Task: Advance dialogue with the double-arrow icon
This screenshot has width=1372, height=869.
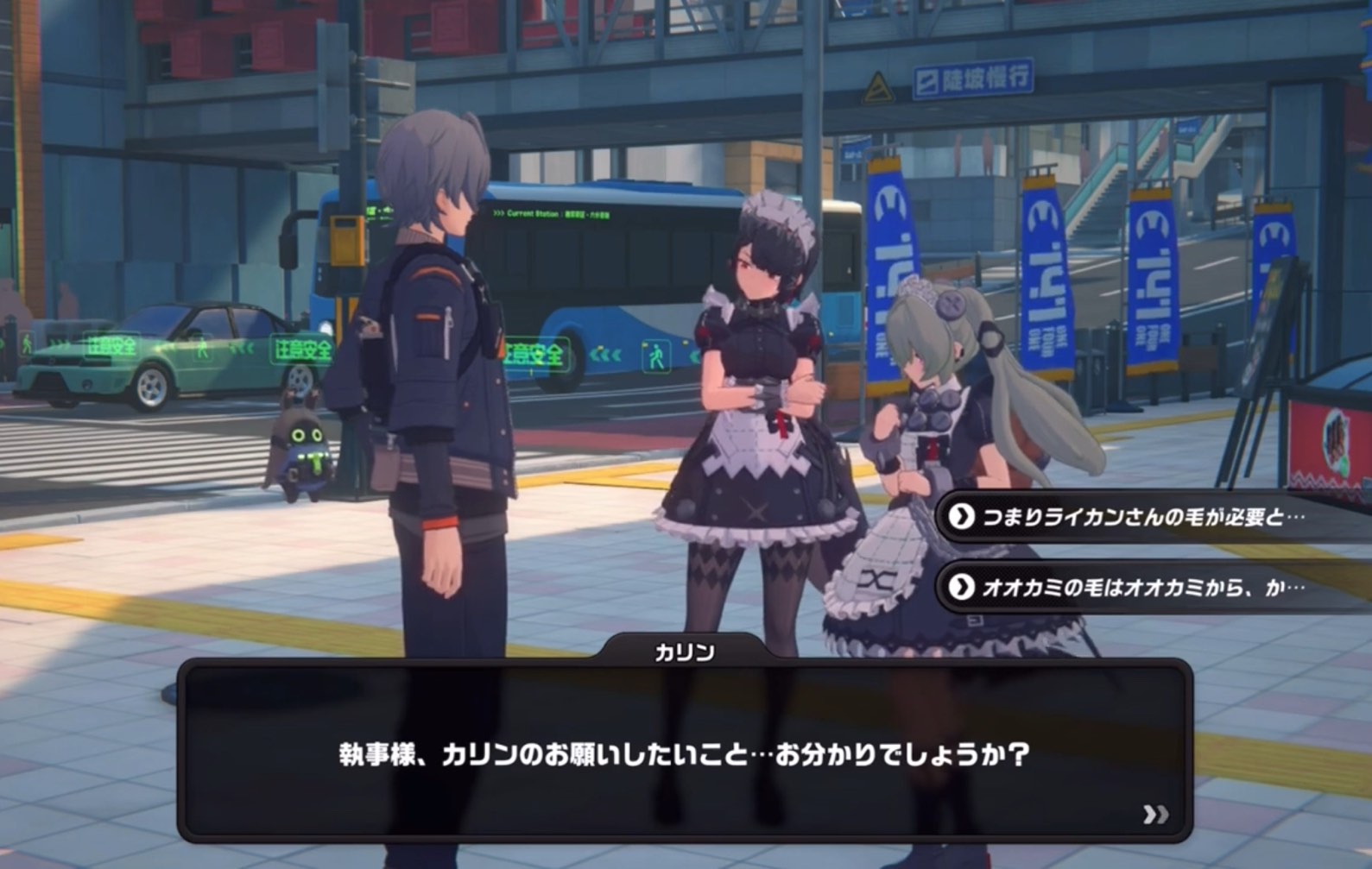Action: [1155, 815]
